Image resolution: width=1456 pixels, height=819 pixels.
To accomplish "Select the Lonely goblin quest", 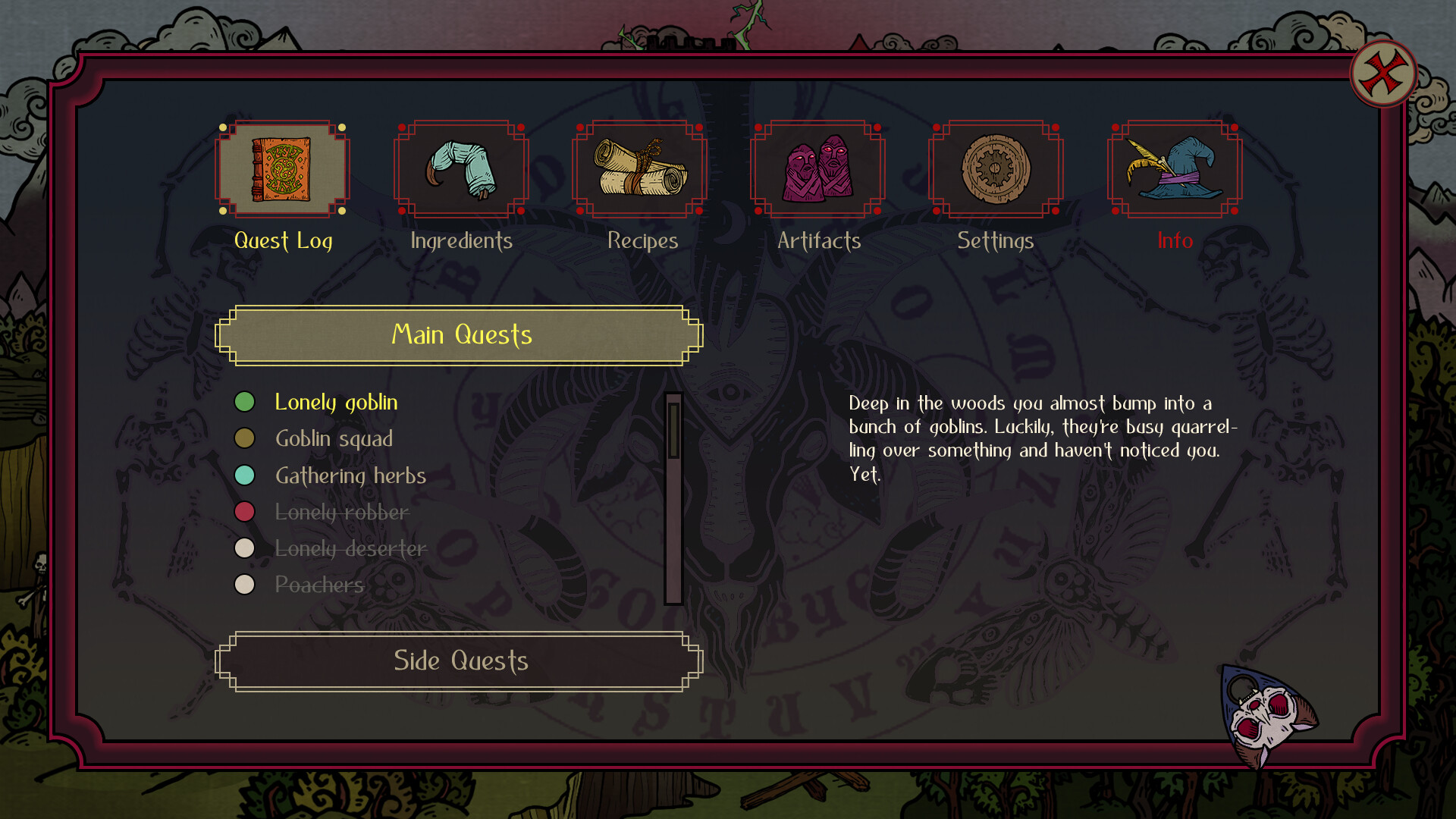I will pos(336,402).
